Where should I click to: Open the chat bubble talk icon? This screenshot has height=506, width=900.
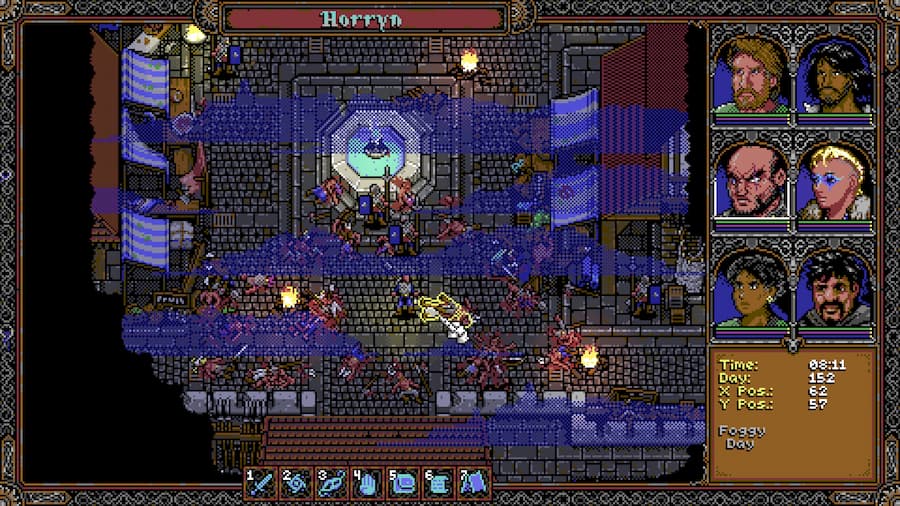coord(402,484)
